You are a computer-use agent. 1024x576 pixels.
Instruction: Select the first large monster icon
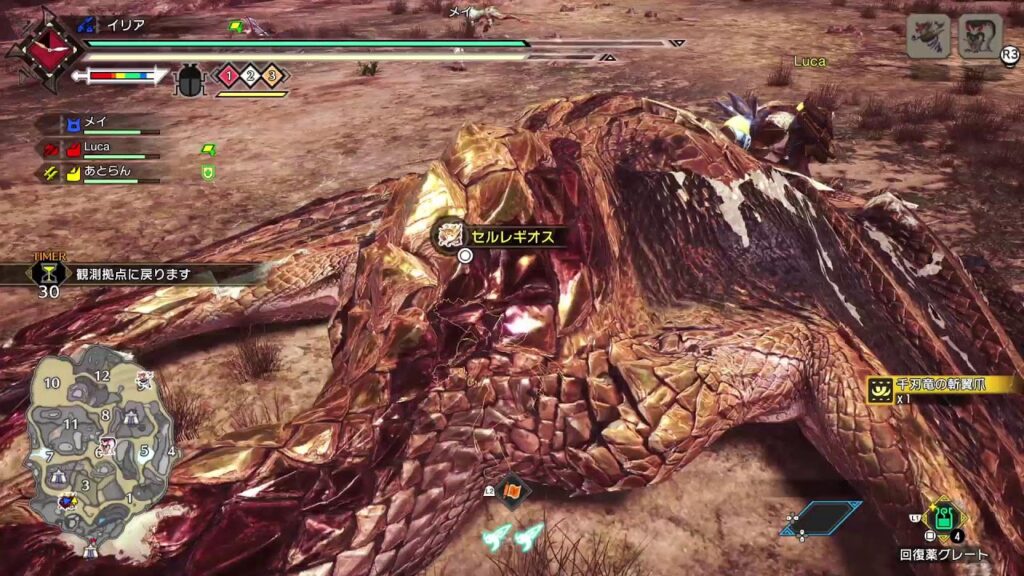point(928,36)
